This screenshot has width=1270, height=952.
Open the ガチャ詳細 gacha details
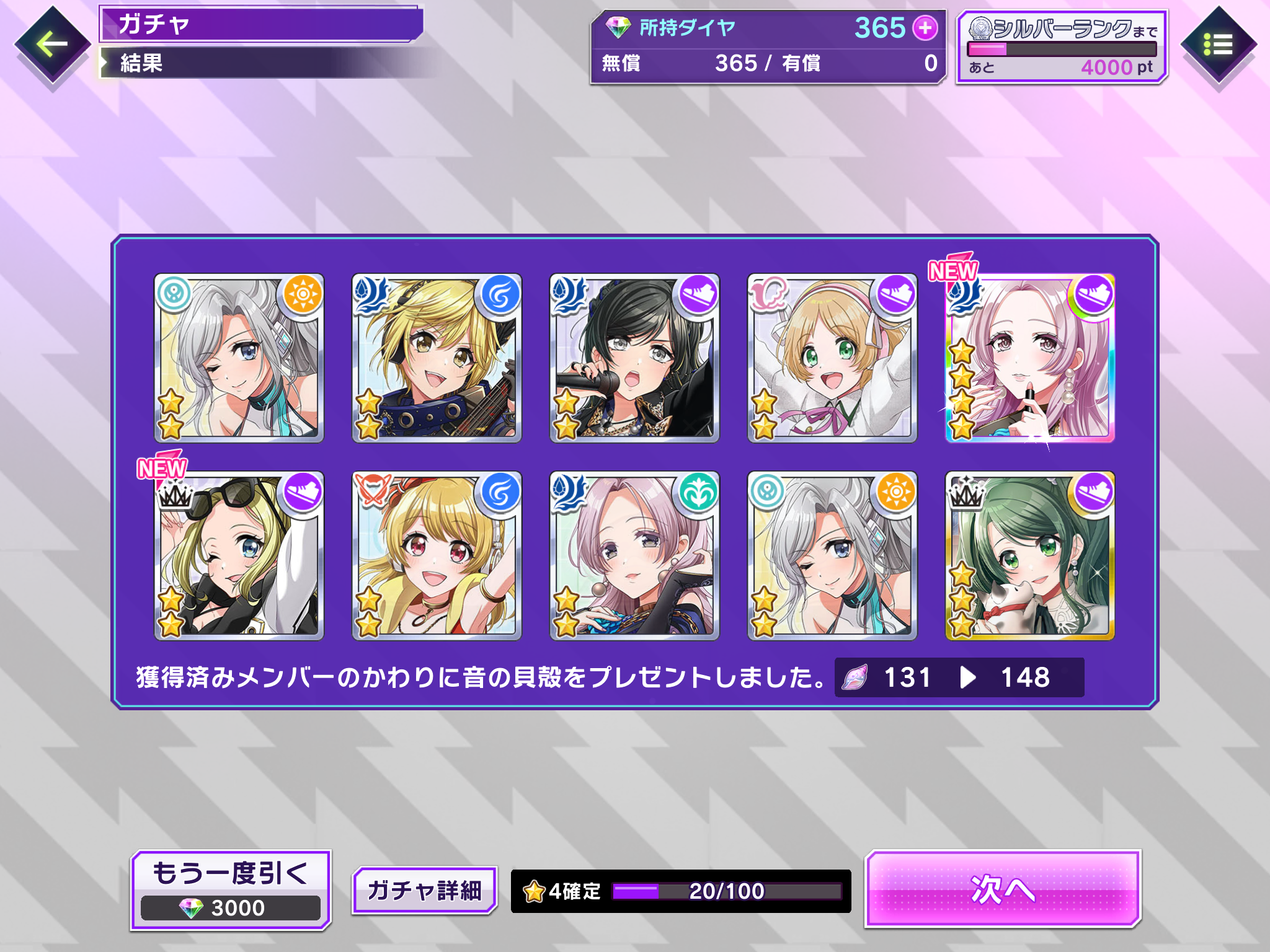click(x=425, y=890)
